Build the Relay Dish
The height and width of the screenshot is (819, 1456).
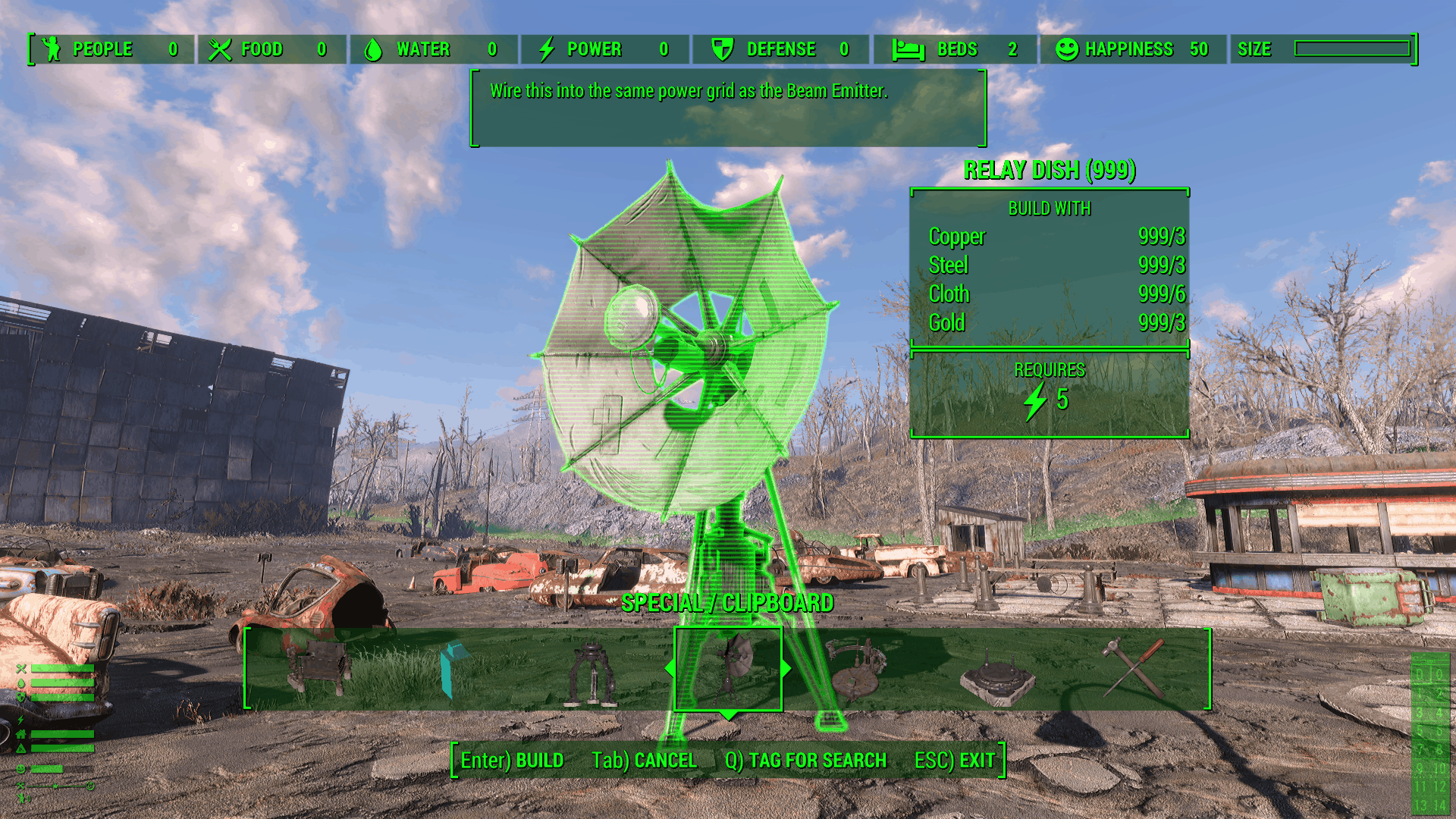[x=512, y=760]
